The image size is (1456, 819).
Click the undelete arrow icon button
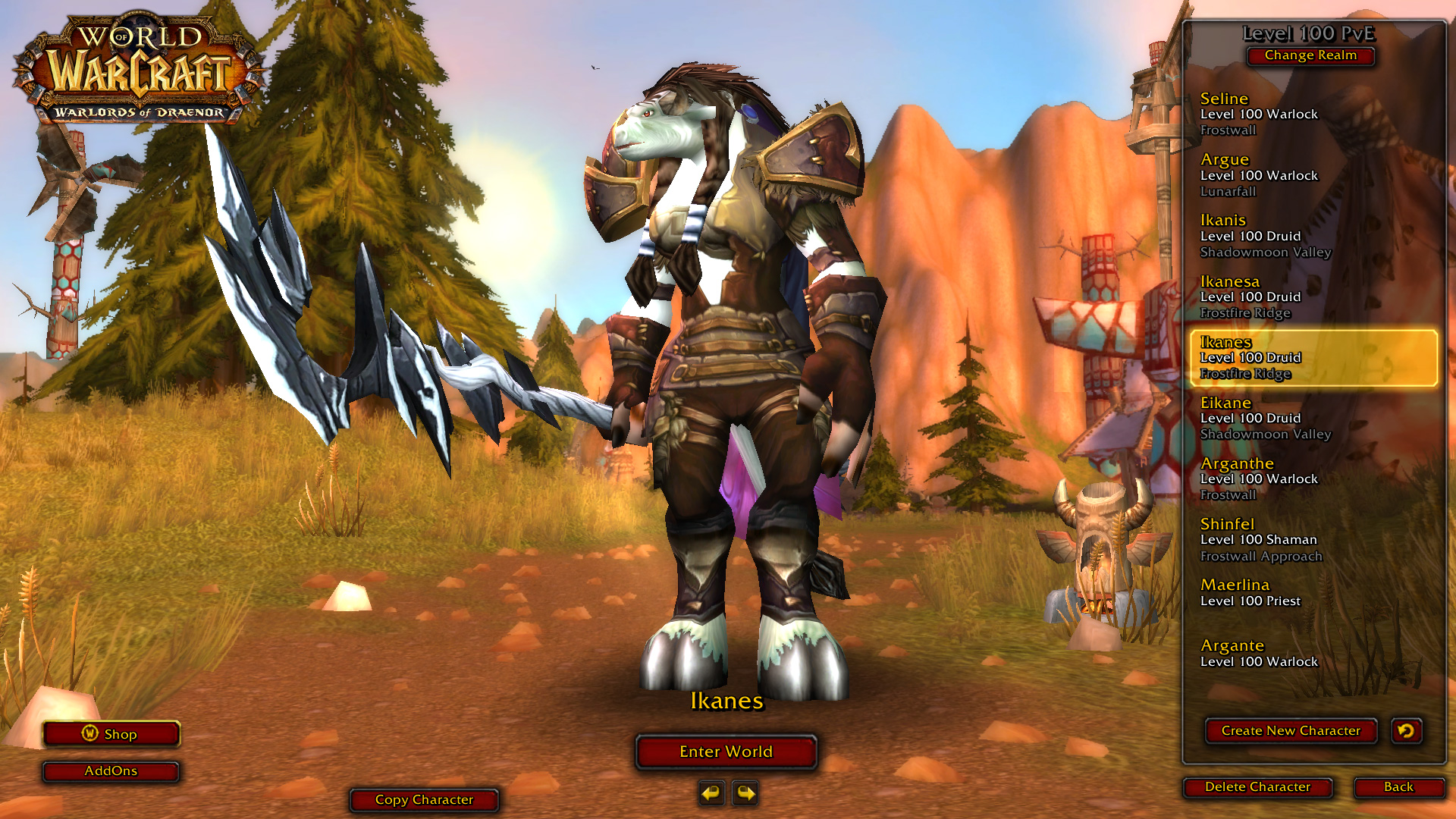[1406, 731]
